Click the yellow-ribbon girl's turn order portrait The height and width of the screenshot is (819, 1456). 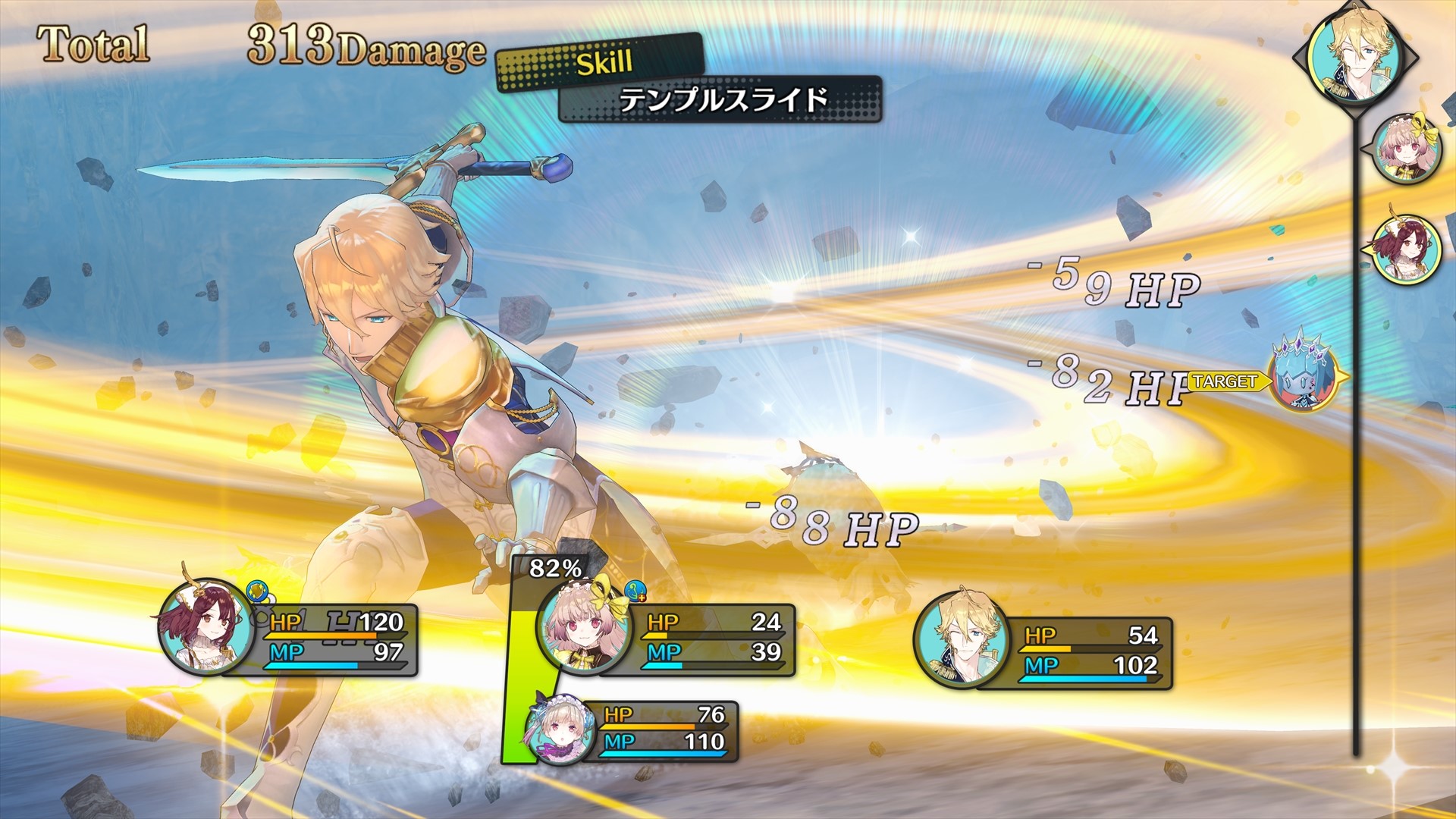coord(1408,149)
